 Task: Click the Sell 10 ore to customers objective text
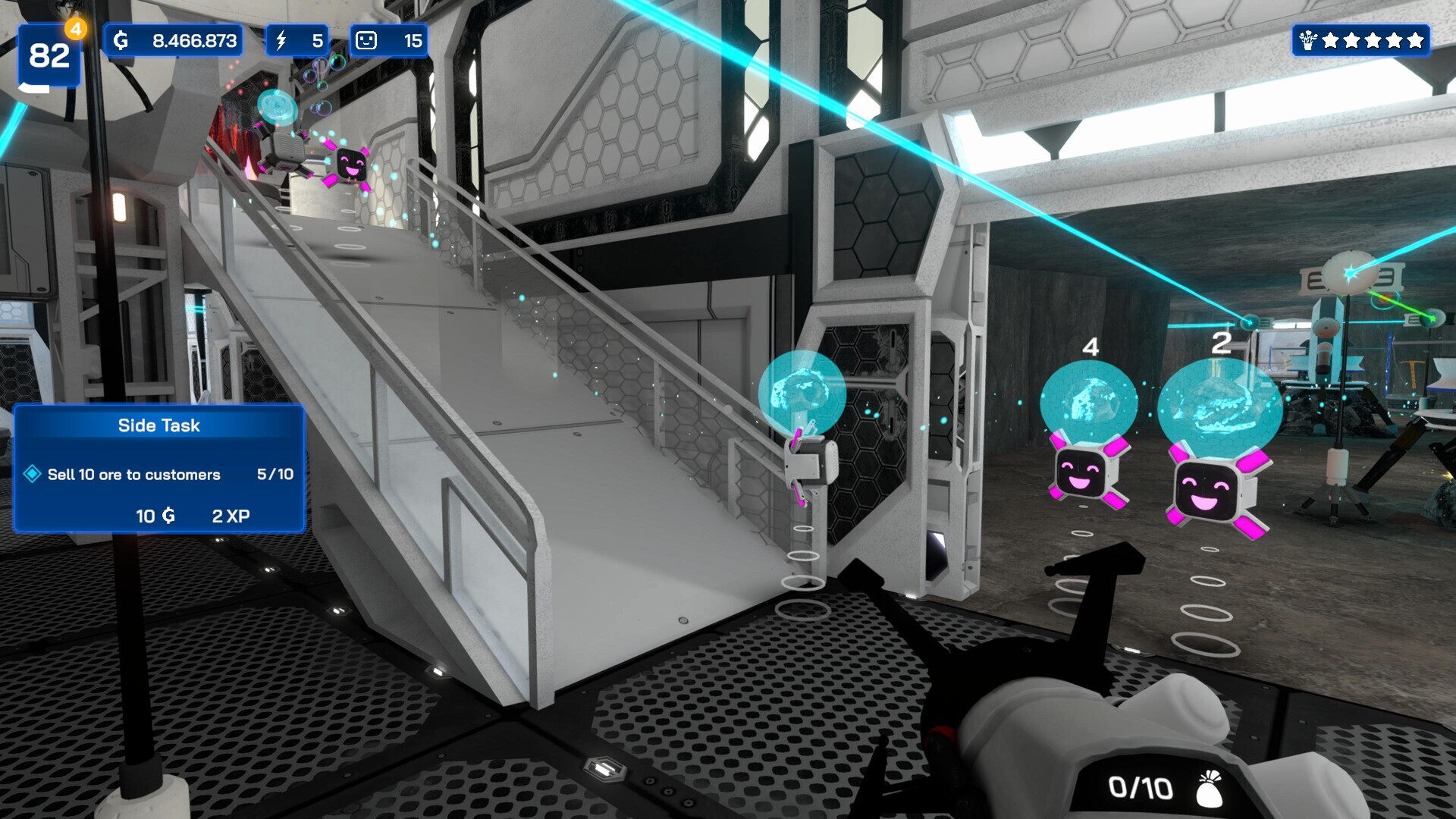(133, 475)
